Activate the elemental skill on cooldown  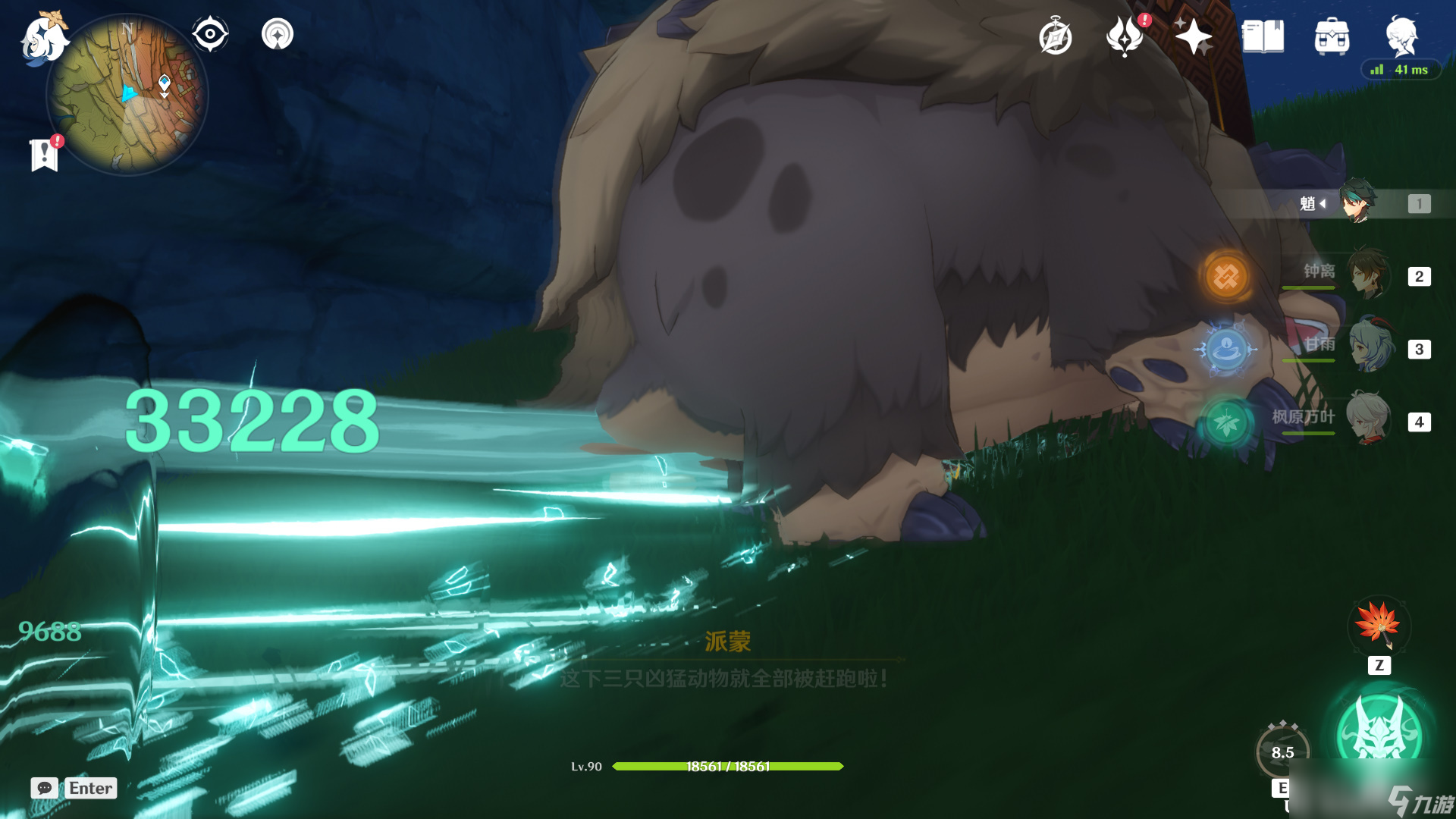pos(1282,752)
